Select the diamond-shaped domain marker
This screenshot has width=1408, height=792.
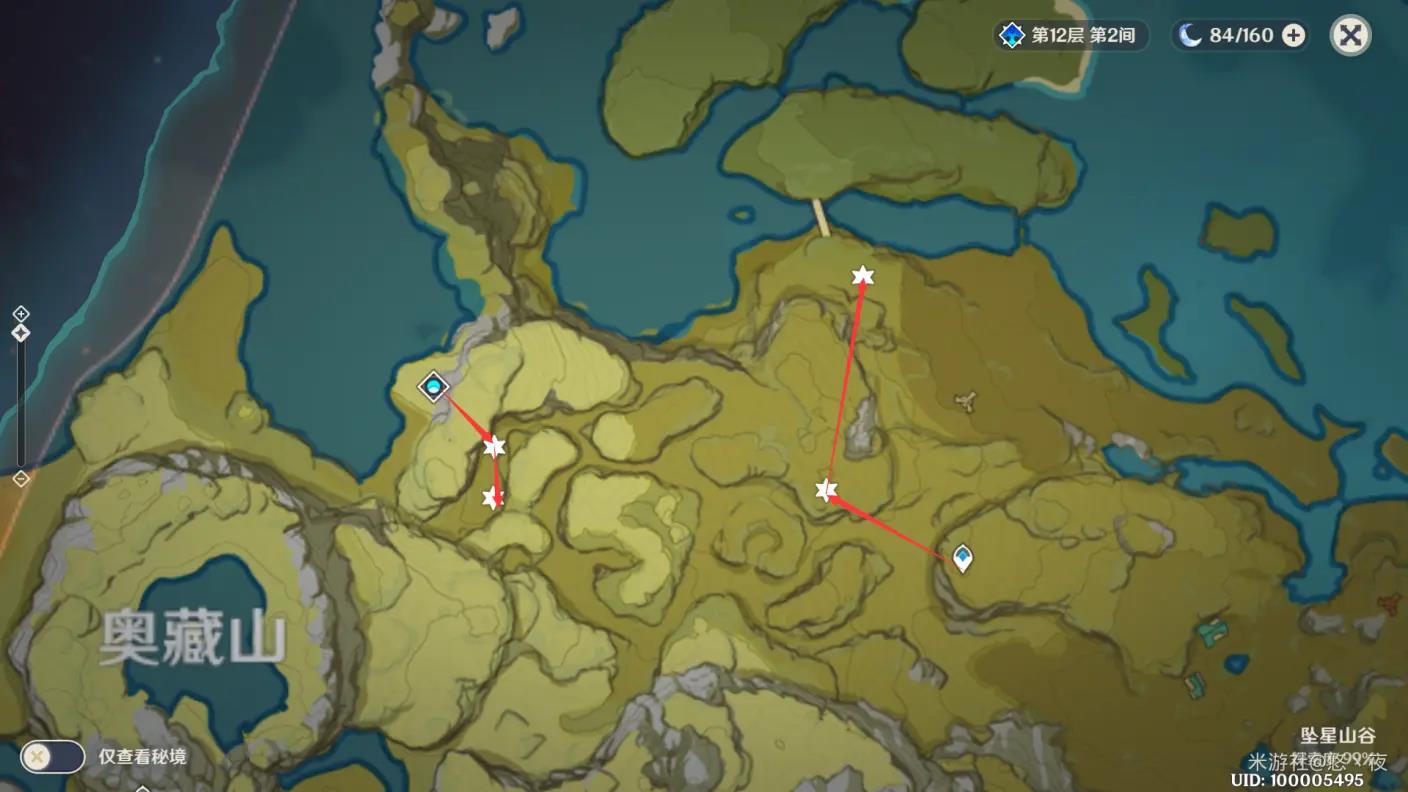[x=433, y=386]
